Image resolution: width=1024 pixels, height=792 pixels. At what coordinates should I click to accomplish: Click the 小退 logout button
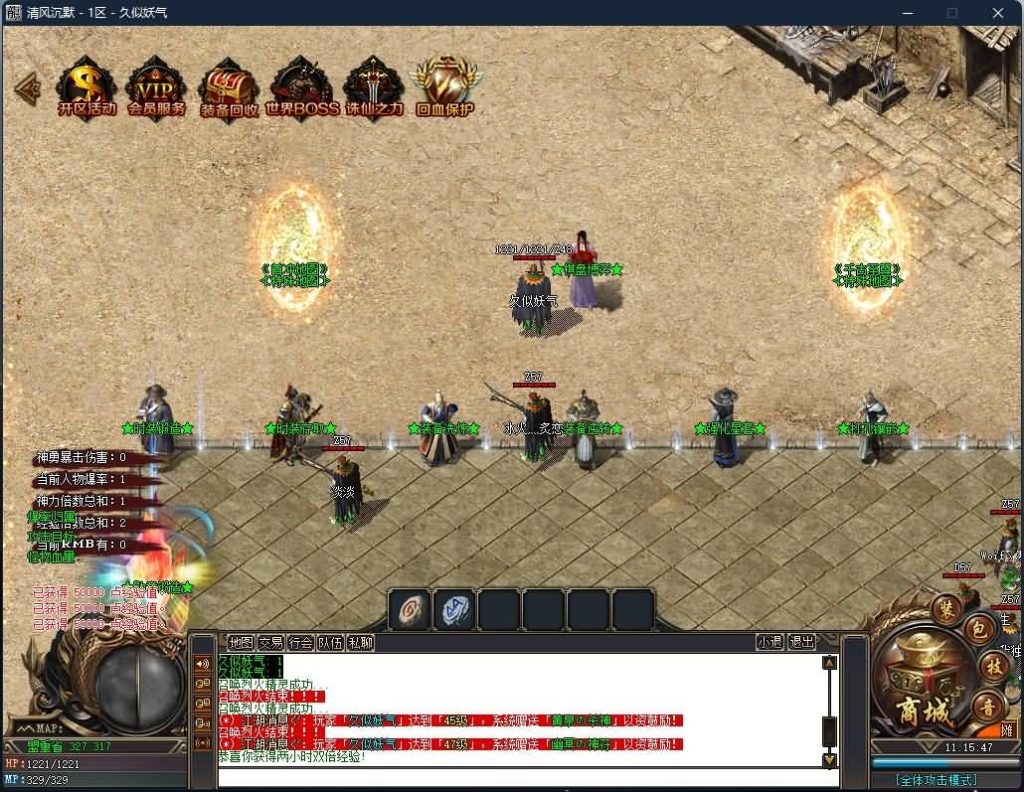coord(770,642)
